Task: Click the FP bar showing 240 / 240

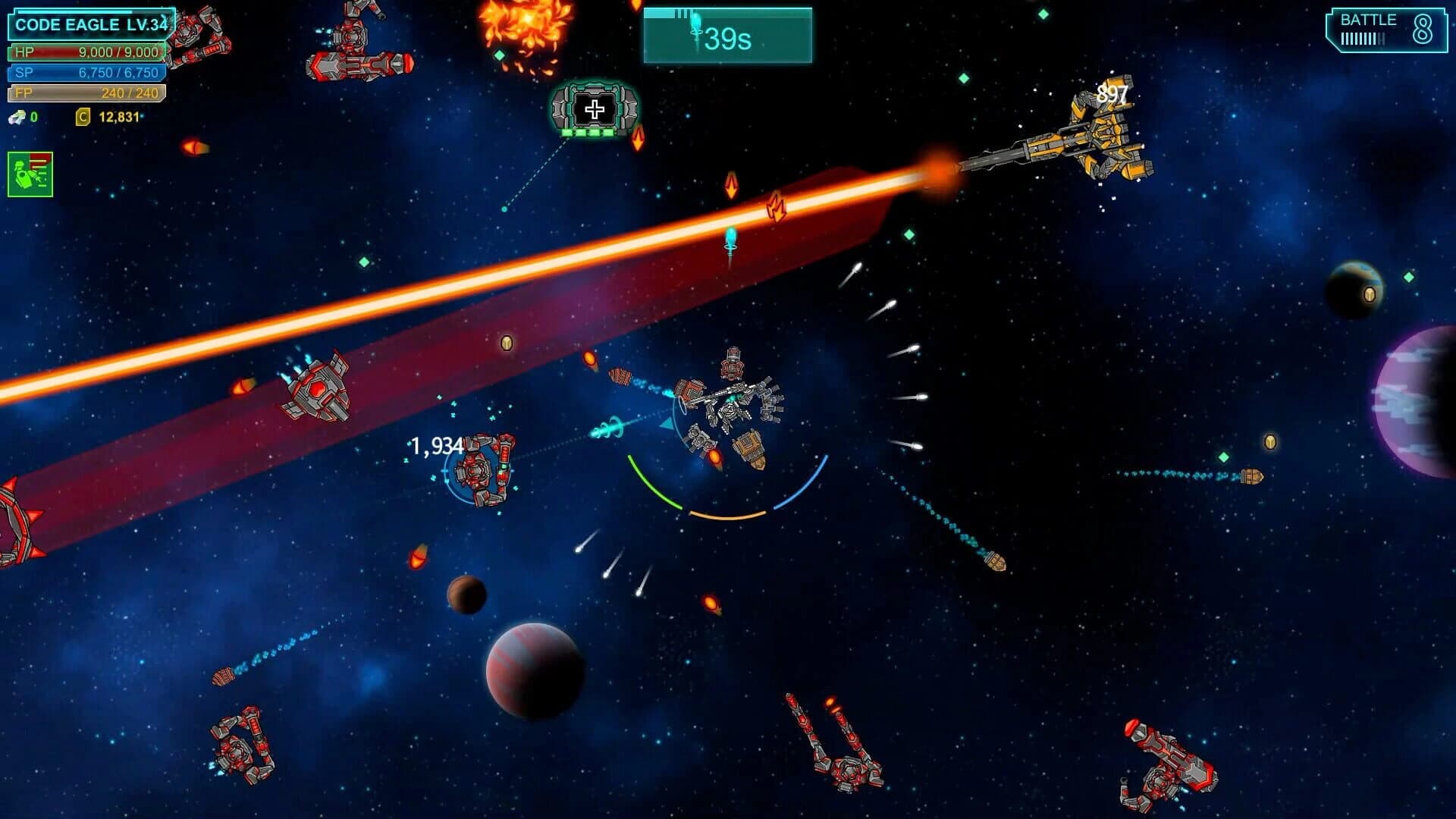Action: (x=85, y=93)
